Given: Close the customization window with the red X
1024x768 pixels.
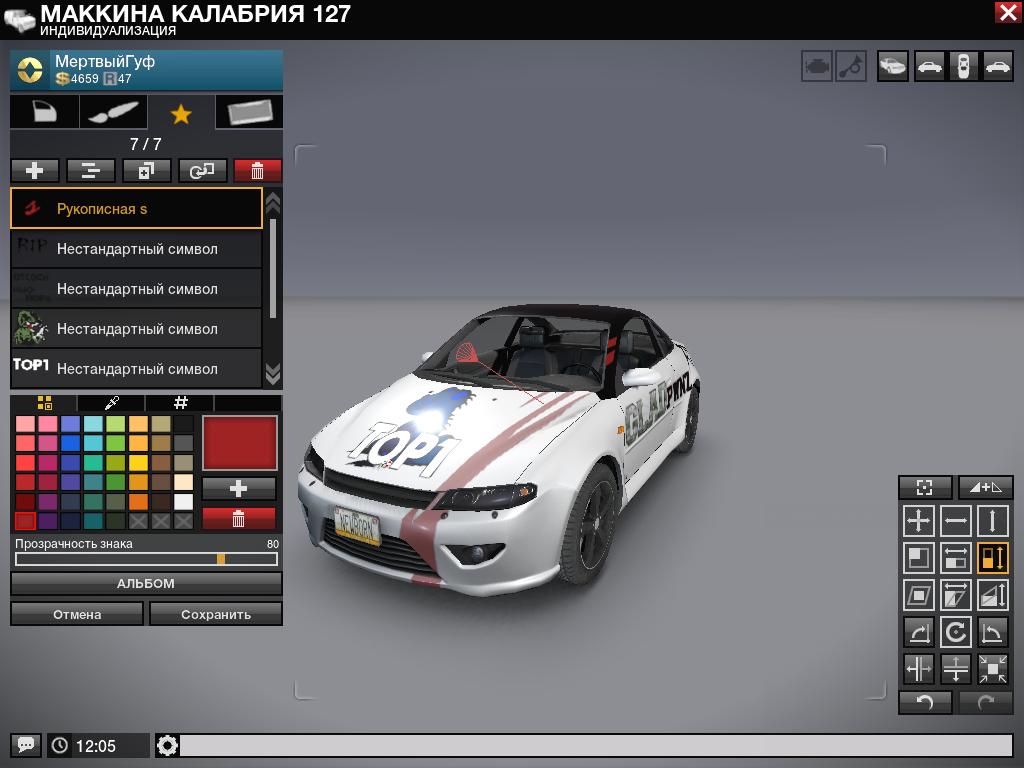Looking at the screenshot, I should tap(1007, 12).
